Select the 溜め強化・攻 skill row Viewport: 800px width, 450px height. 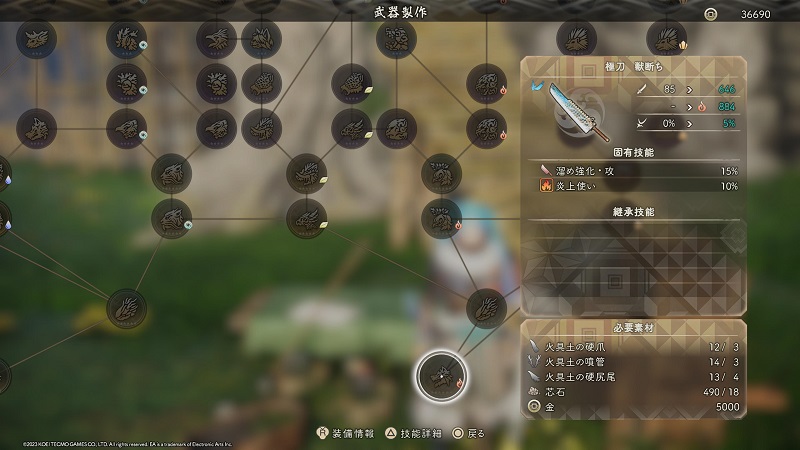[x=634, y=171]
